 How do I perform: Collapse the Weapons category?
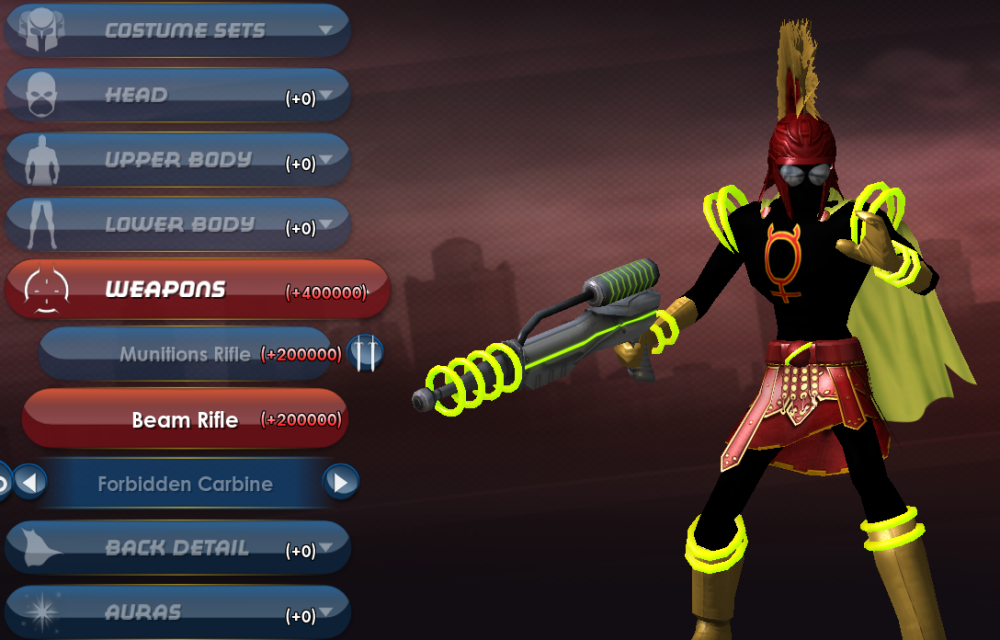pos(195,290)
